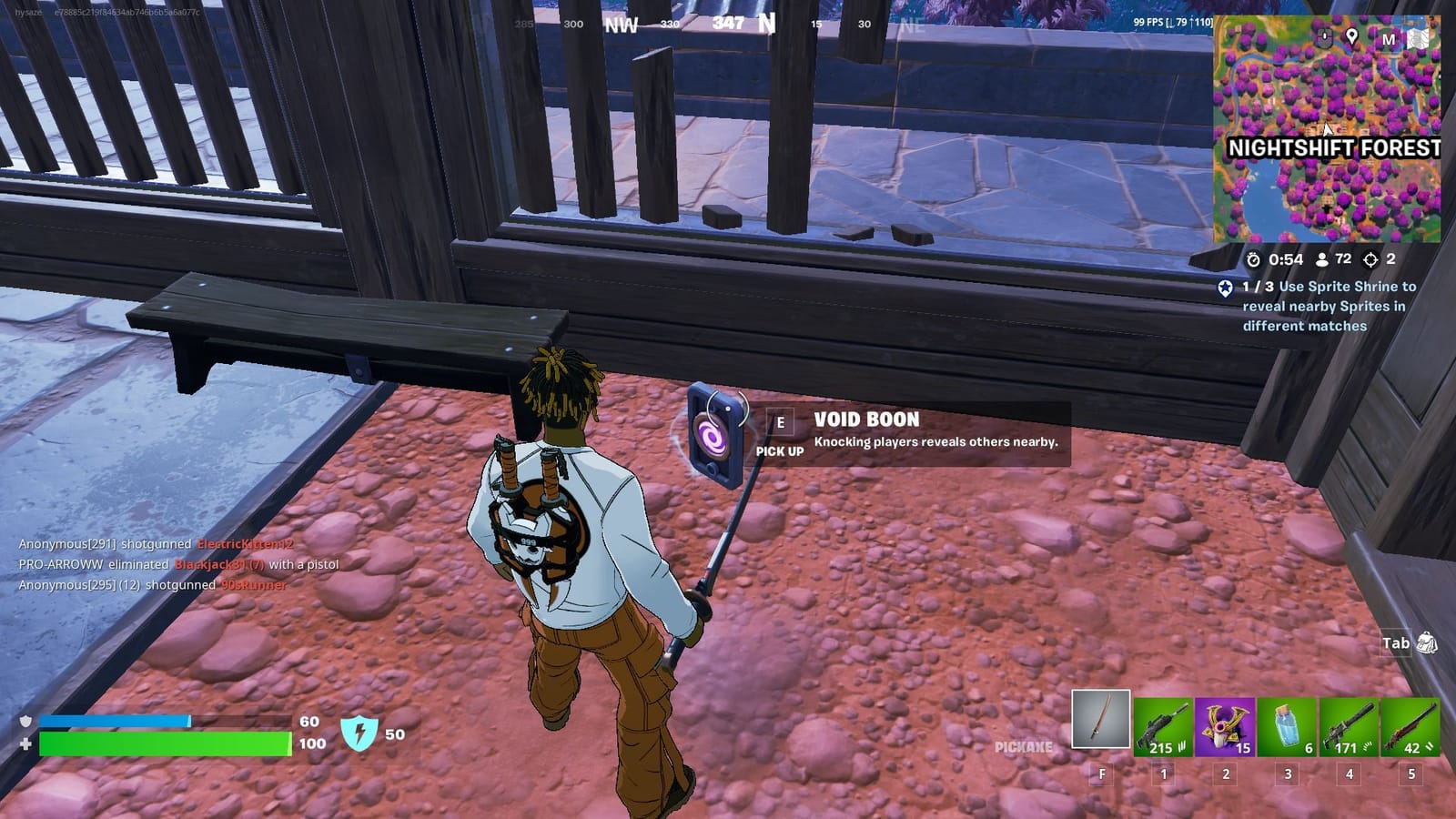Click the location pin icon above the minimap

[1352, 37]
